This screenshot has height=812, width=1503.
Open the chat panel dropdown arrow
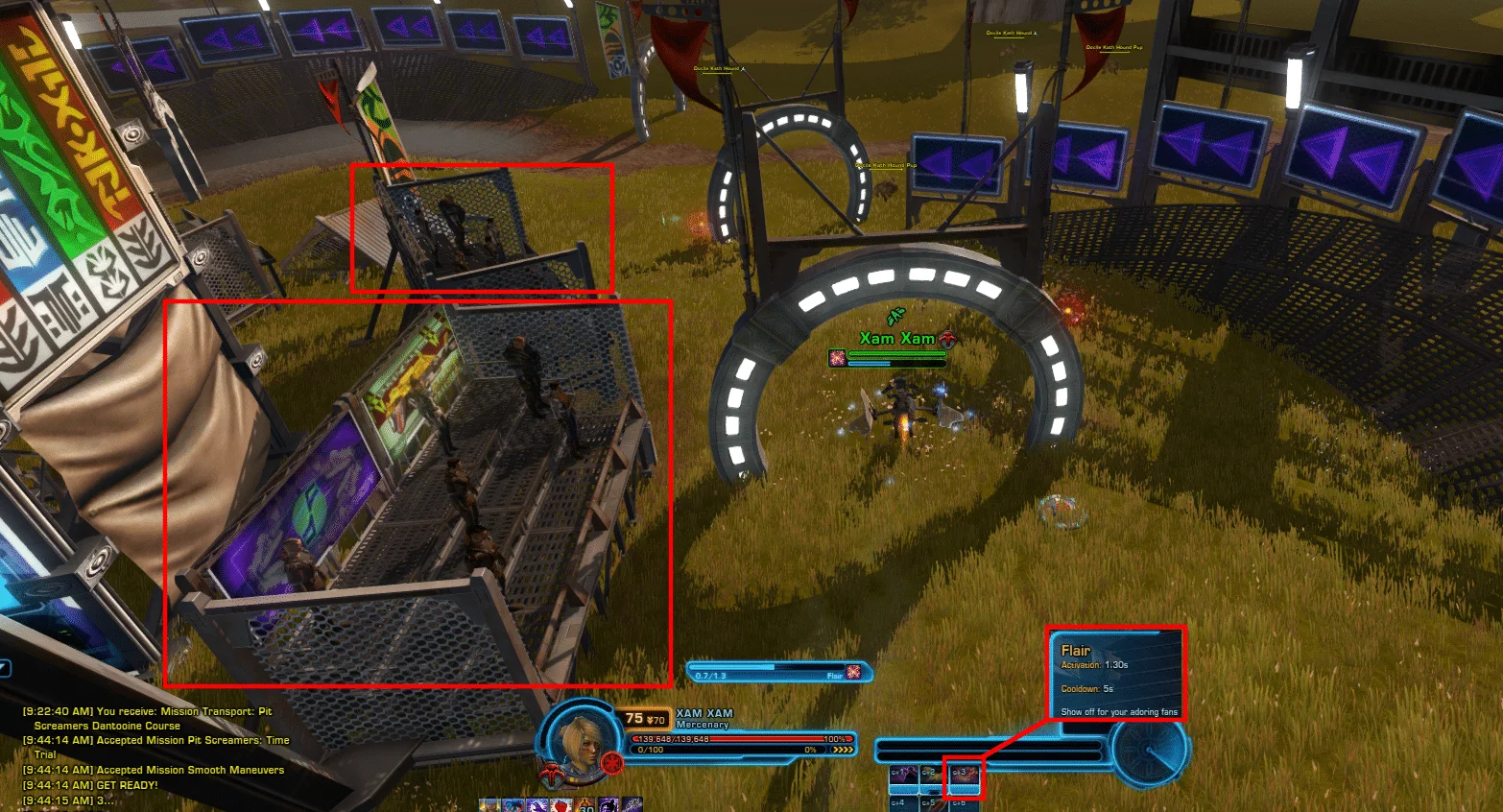tap(5, 668)
